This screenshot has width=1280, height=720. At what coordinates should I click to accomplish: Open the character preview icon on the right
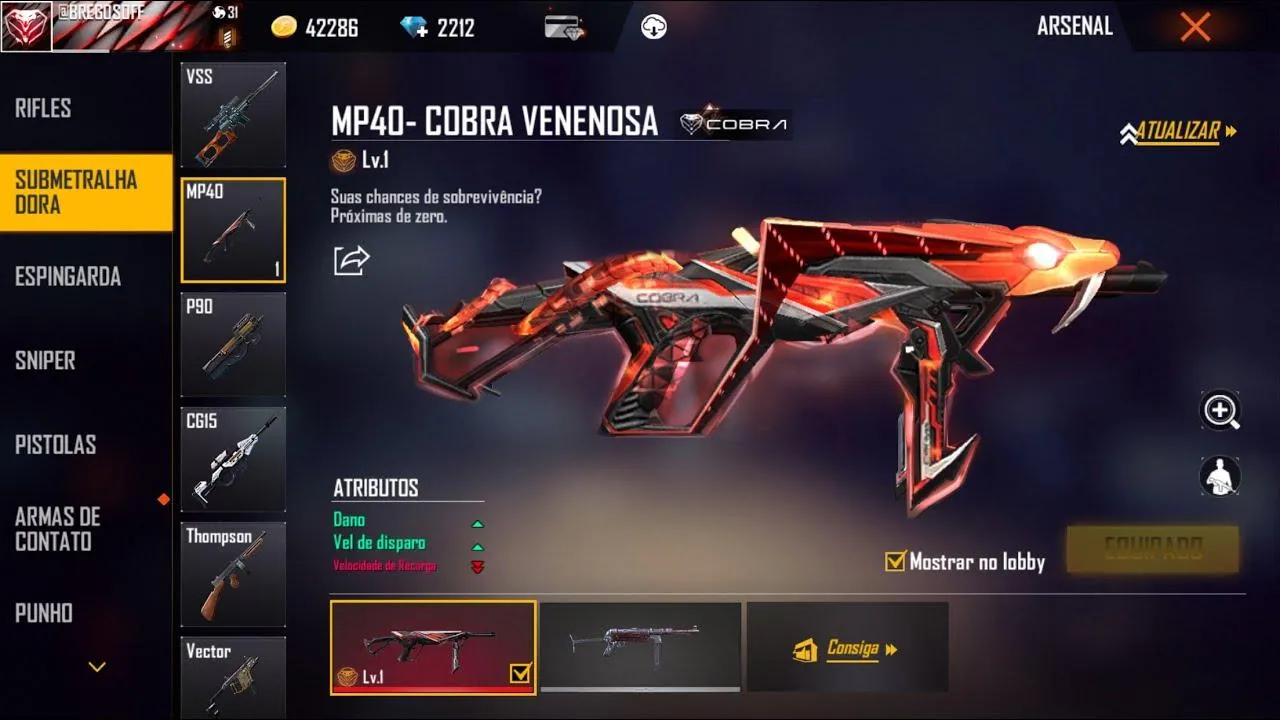[1219, 475]
